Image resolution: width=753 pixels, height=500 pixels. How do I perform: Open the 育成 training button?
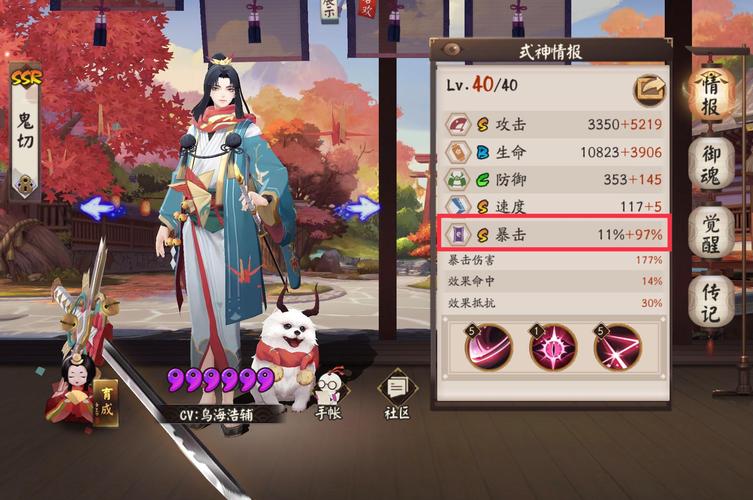click(x=105, y=402)
